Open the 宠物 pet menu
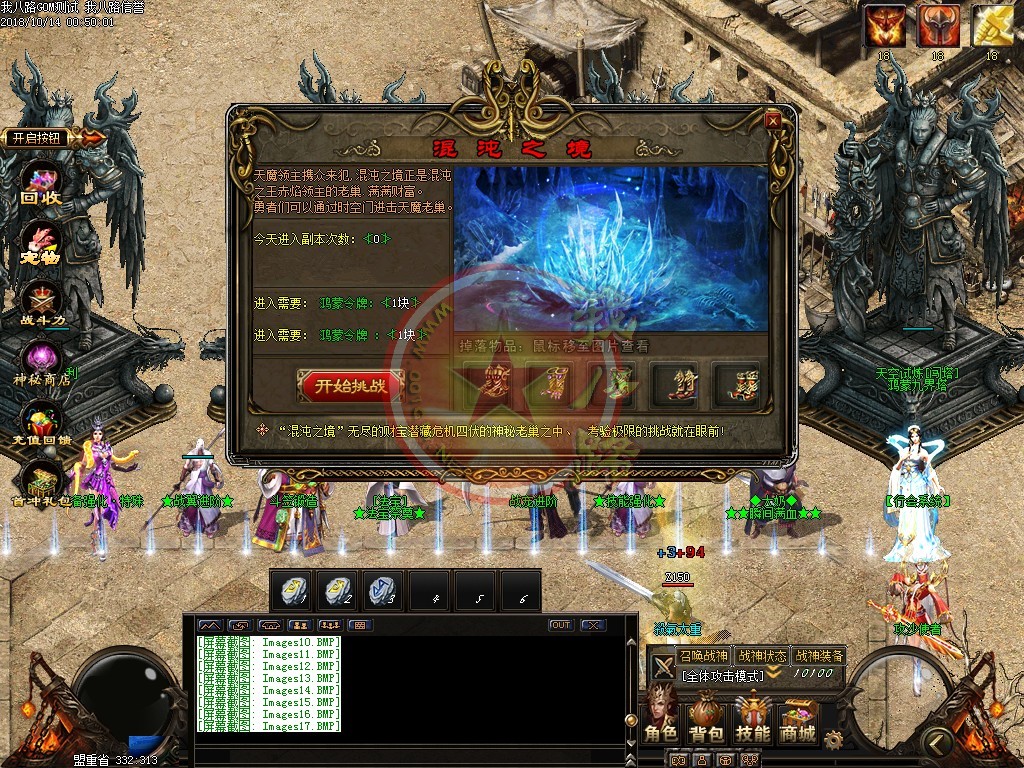Image resolution: width=1024 pixels, height=768 pixels. click(42, 243)
